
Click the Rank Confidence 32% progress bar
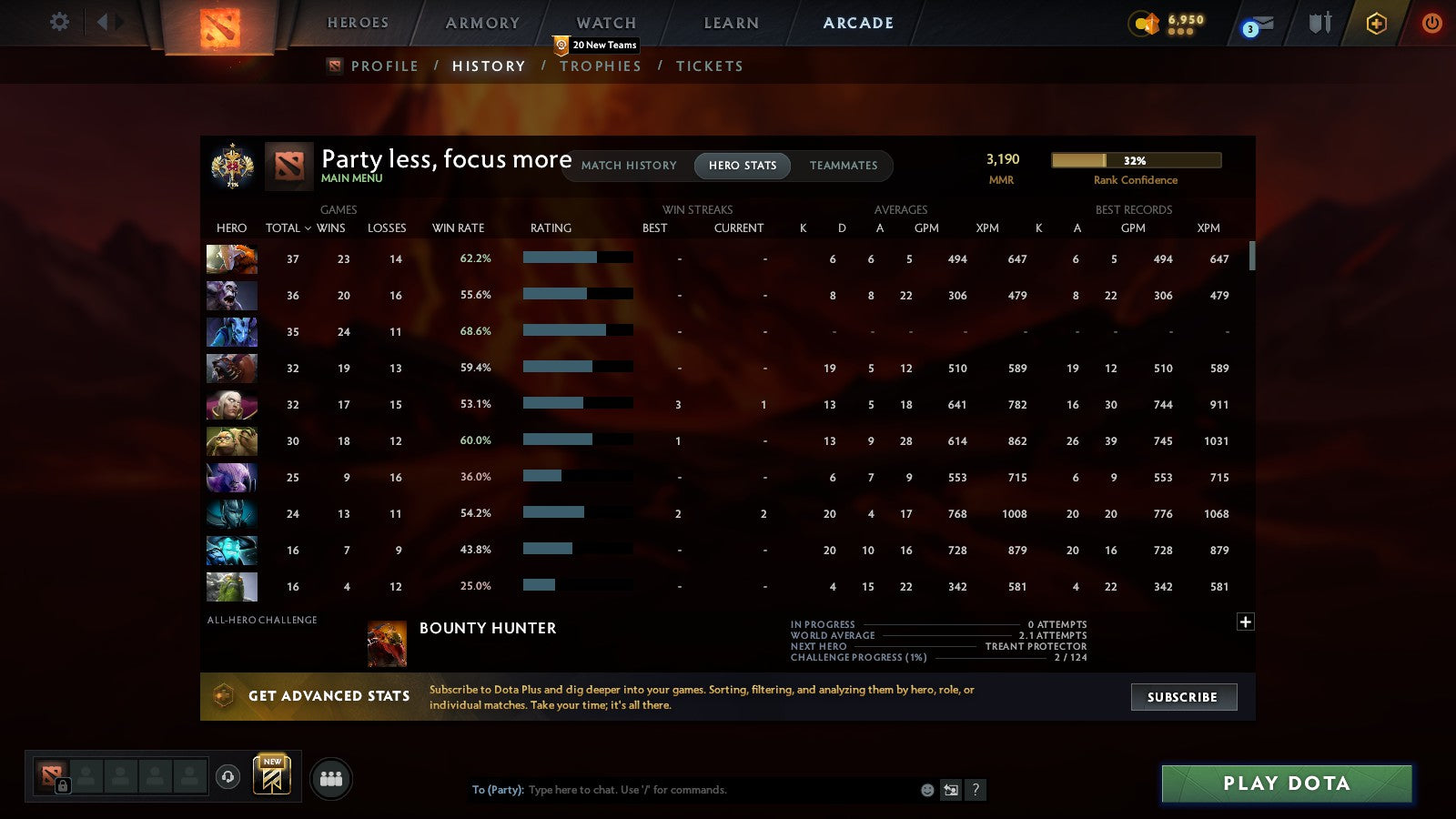pyautogui.click(x=1136, y=160)
